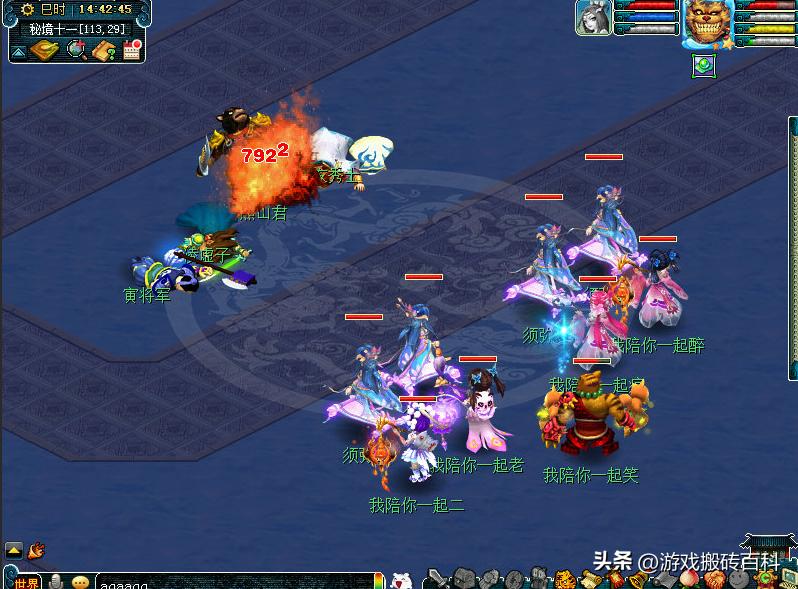Viewport: 798px width, 589px height.
Task: Toggle the microphone voice chat icon
Action: coord(56,582)
